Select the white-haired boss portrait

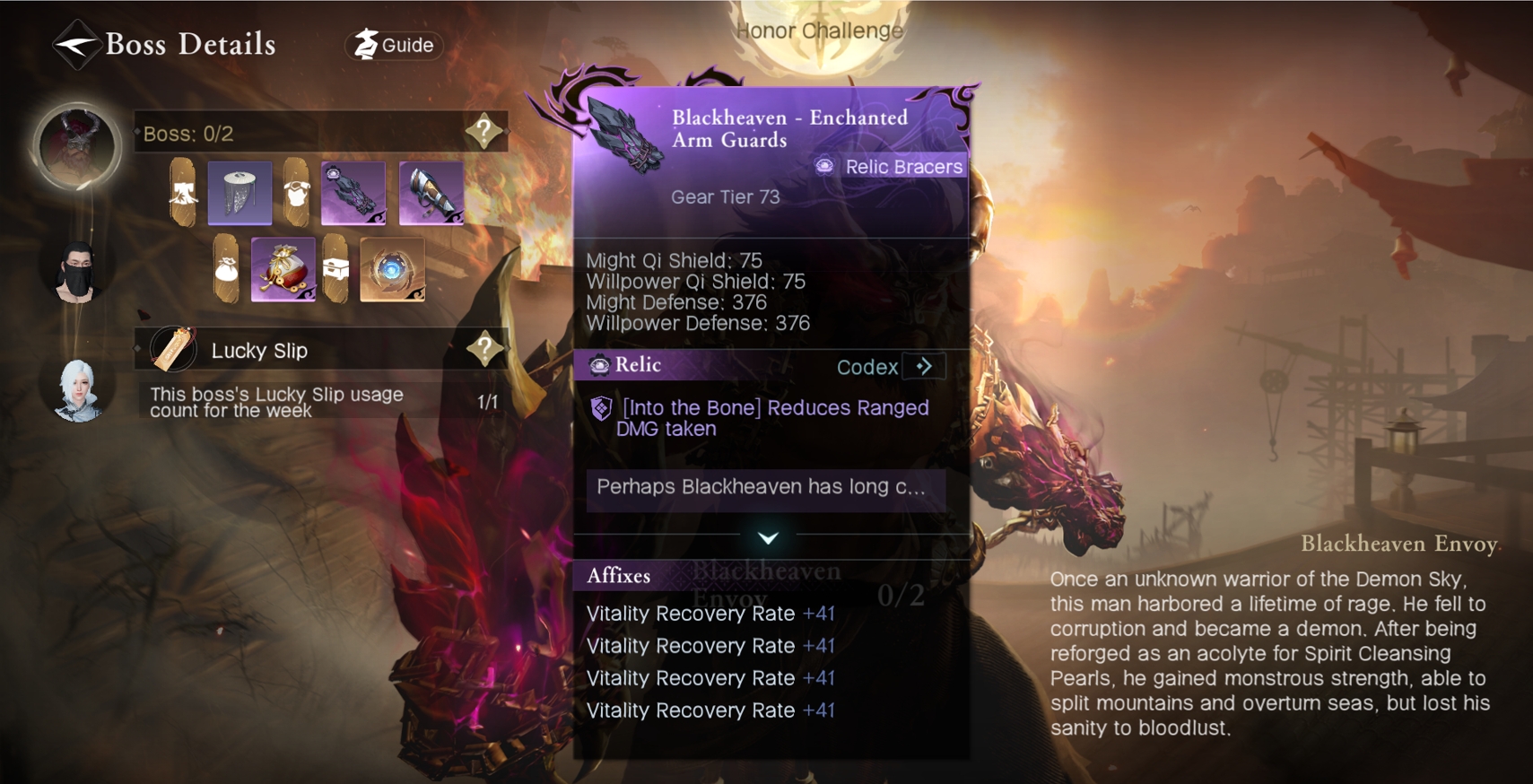point(77,389)
